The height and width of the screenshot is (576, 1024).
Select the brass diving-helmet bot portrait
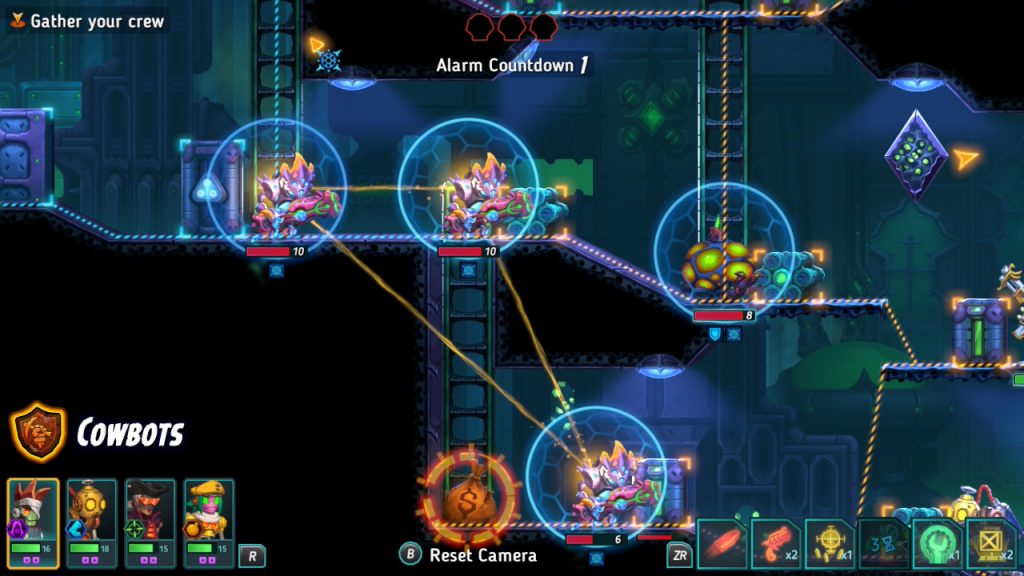(x=92, y=510)
